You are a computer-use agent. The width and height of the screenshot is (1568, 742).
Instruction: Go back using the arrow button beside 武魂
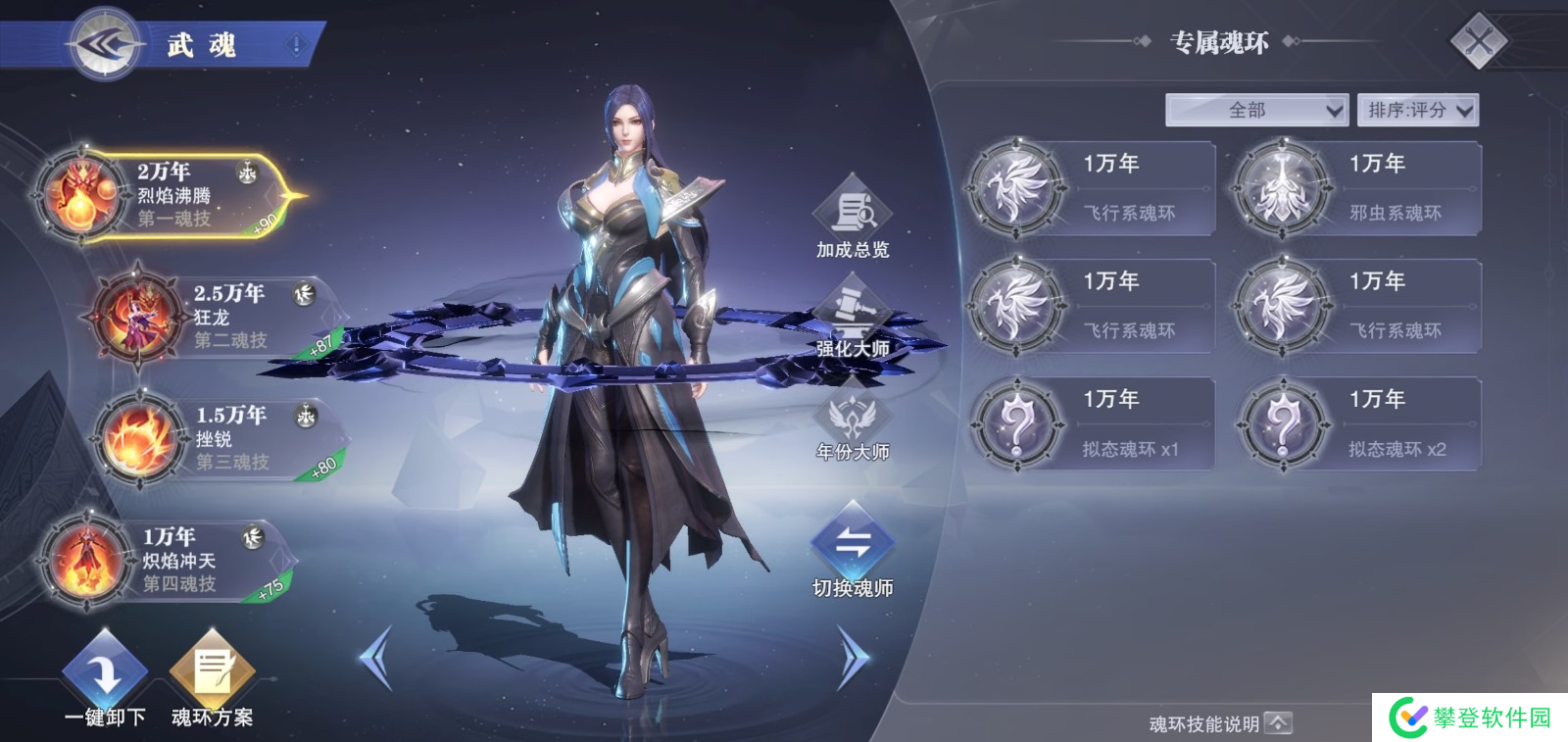click(106, 44)
